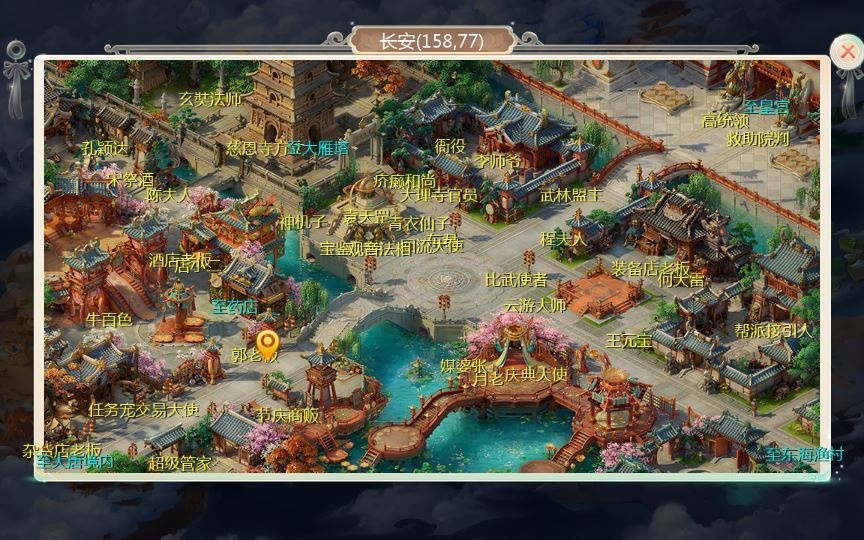Select the 王元宝 NPC label
This screenshot has width=864, height=540.
pos(629,341)
